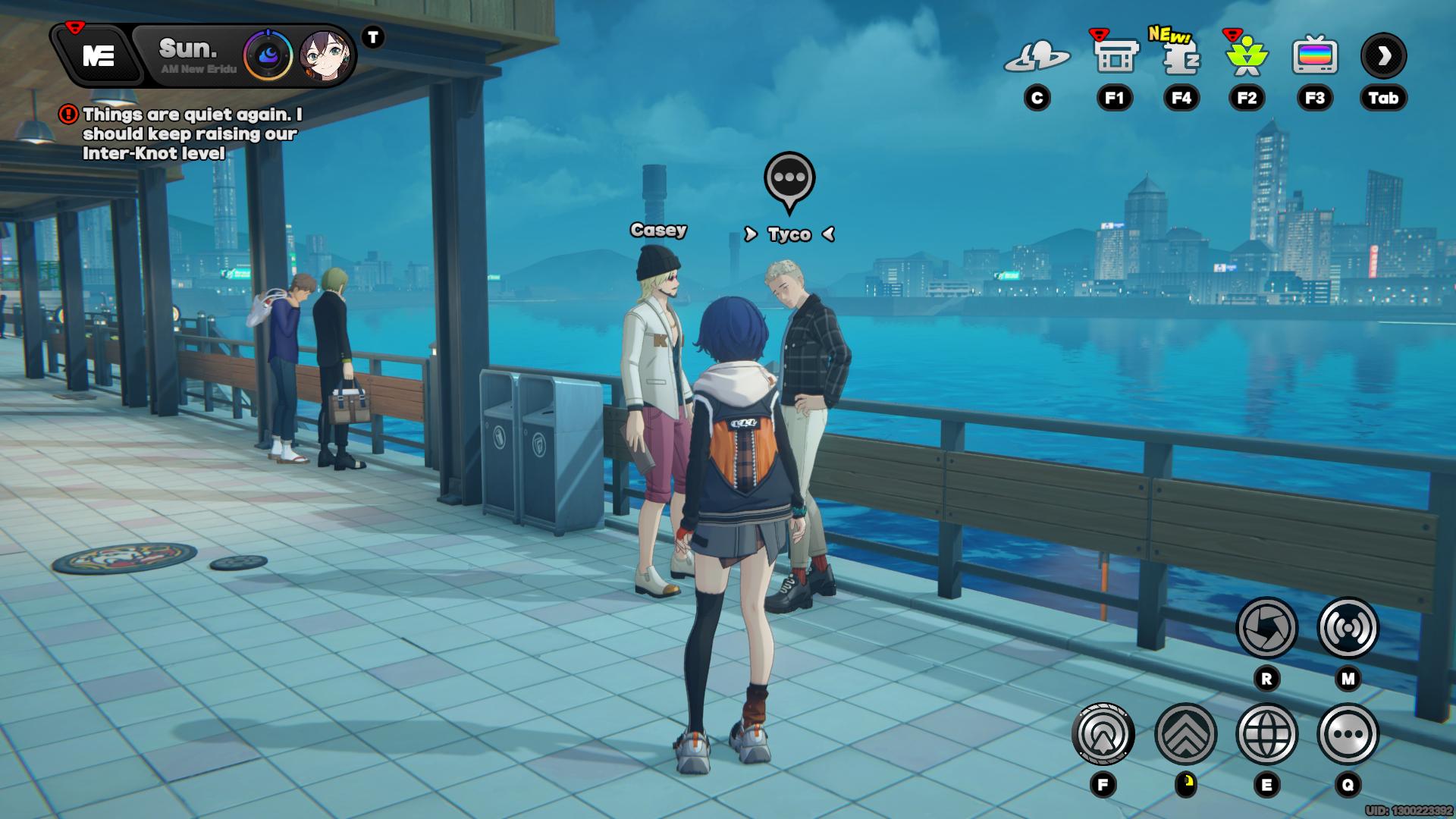Toggle the double-chevron sprint button
The width and height of the screenshot is (1456, 819).
[x=1185, y=734]
